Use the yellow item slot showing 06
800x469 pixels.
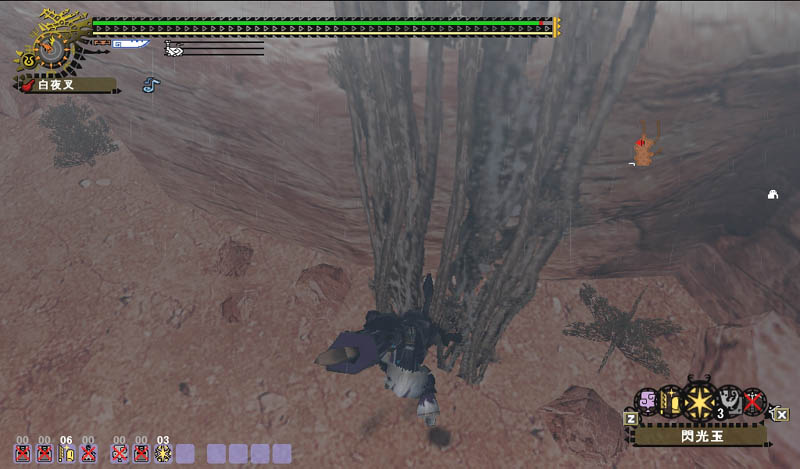(x=66, y=453)
